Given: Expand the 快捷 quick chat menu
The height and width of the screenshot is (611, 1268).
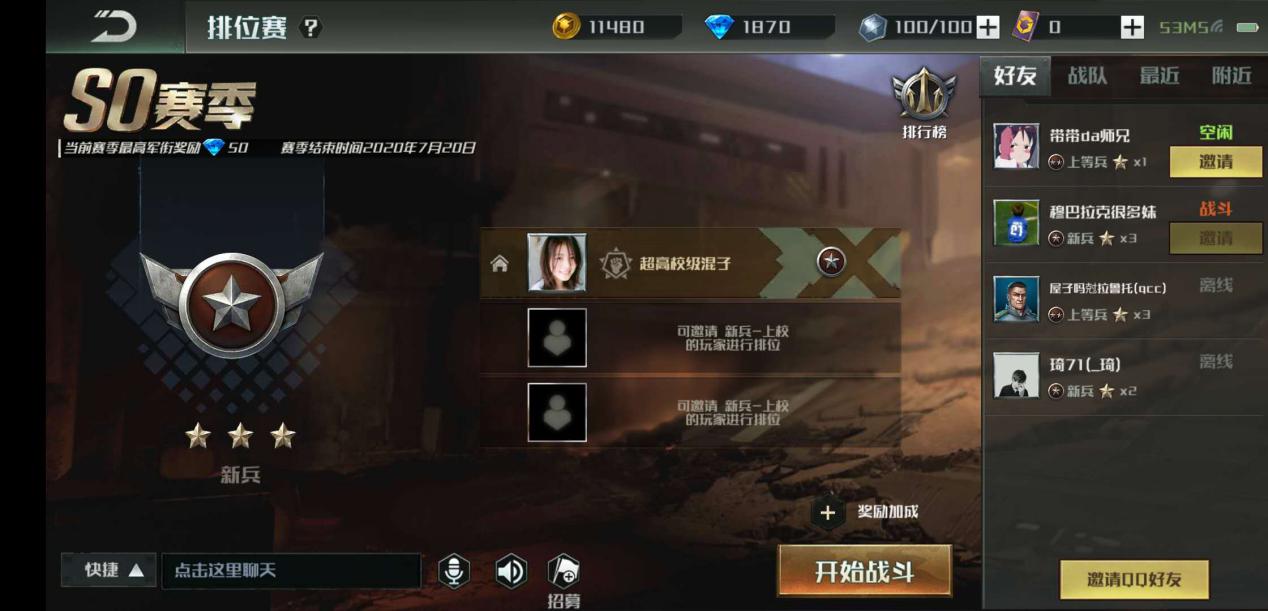Looking at the screenshot, I should 114,570.
